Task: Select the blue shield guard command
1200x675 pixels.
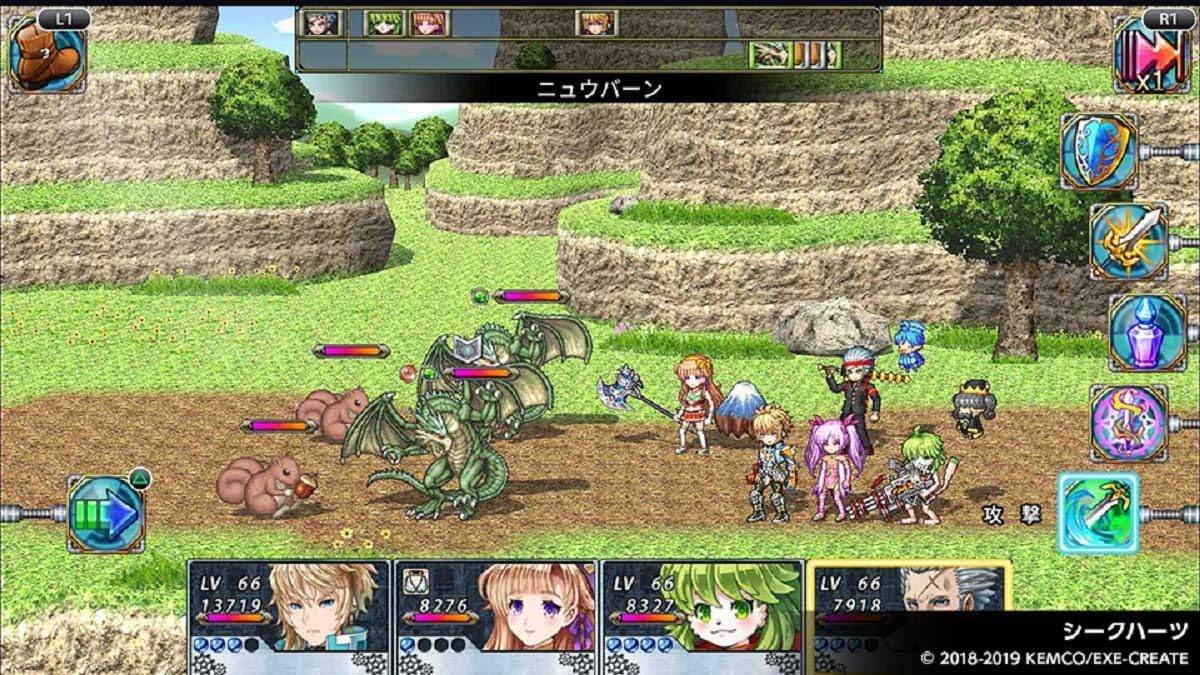Action: pyautogui.click(x=1098, y=152)
